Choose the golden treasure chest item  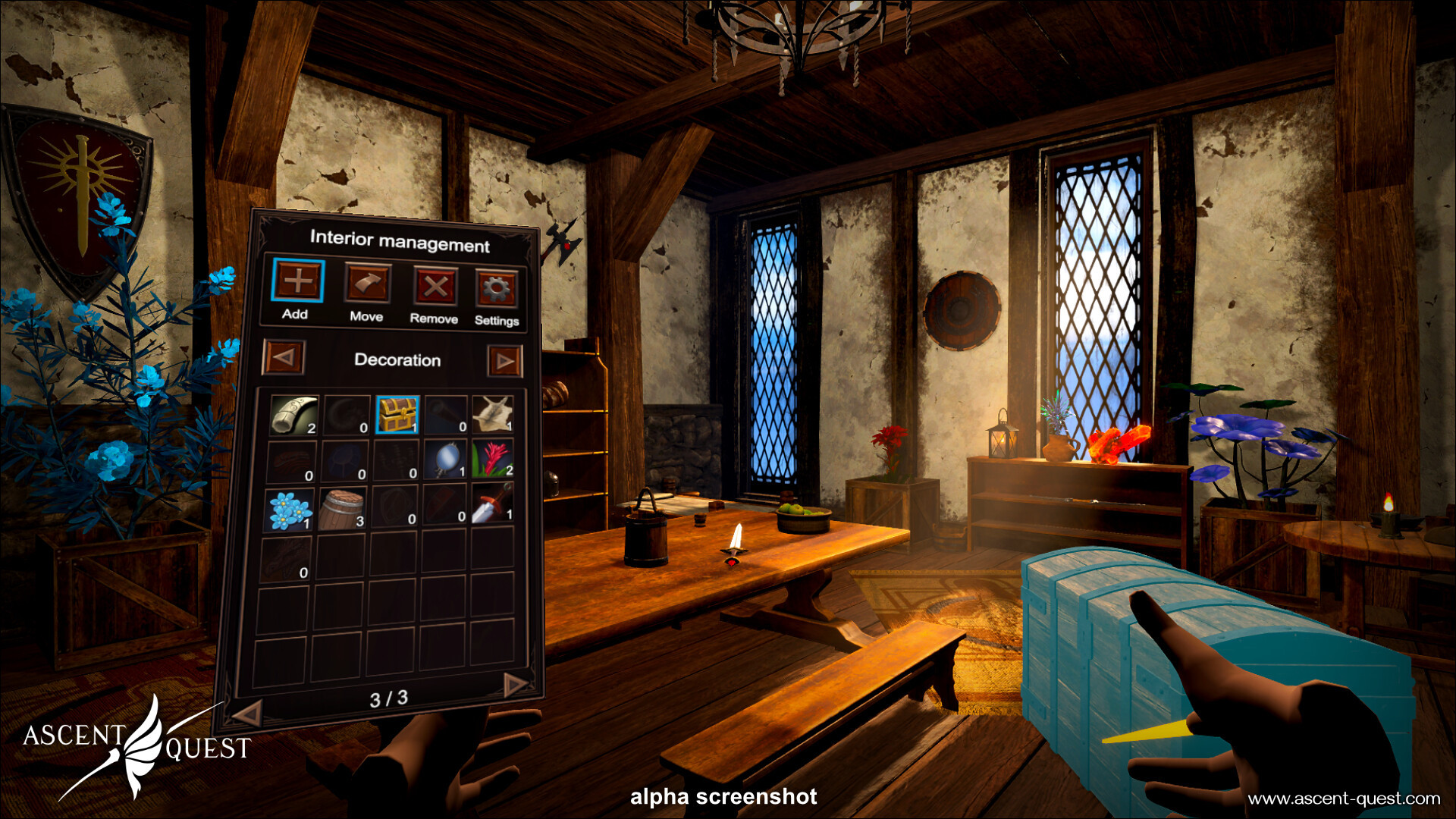pos(397,415)
